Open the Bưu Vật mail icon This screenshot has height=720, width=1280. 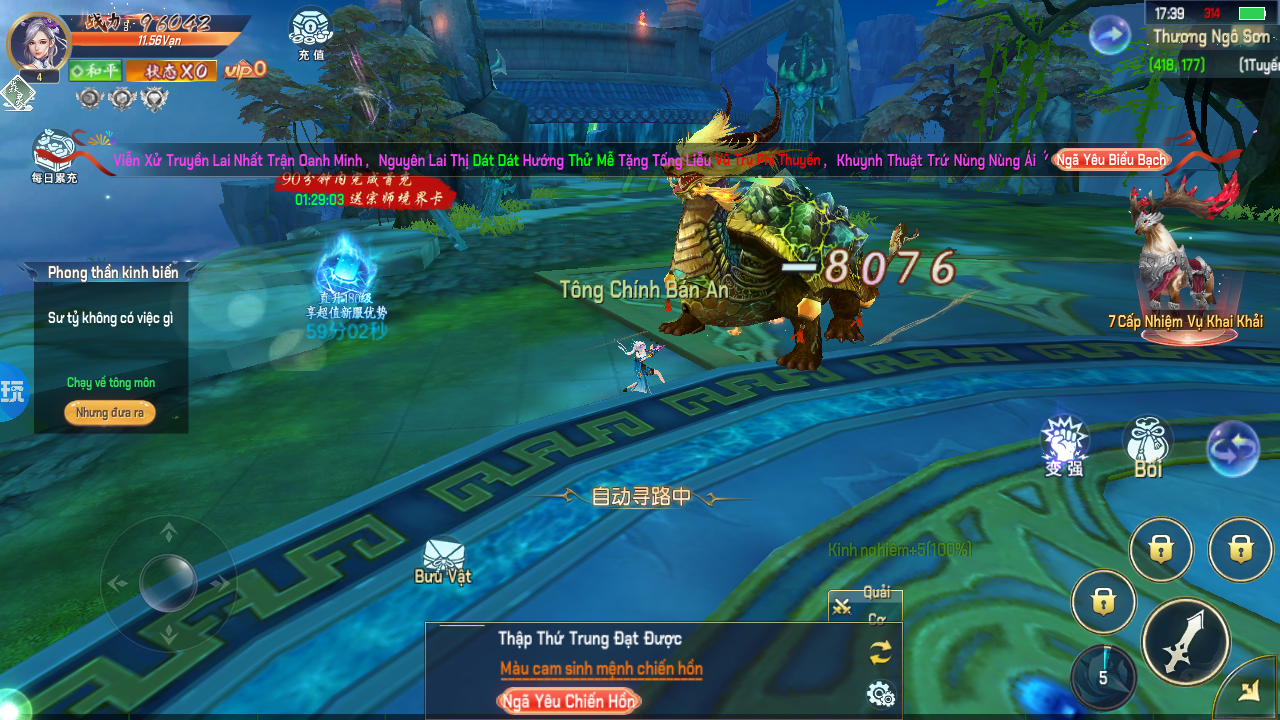(443, 560)
